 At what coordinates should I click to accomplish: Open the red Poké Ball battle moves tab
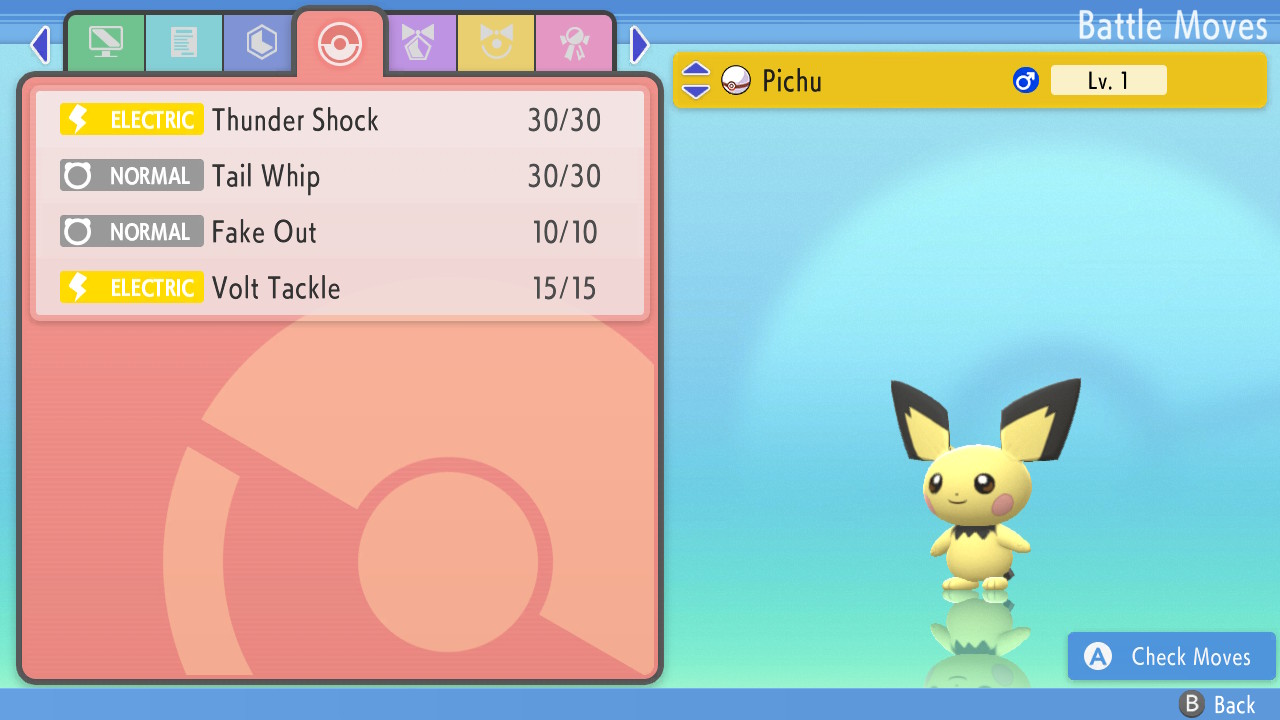pos(340,43)
